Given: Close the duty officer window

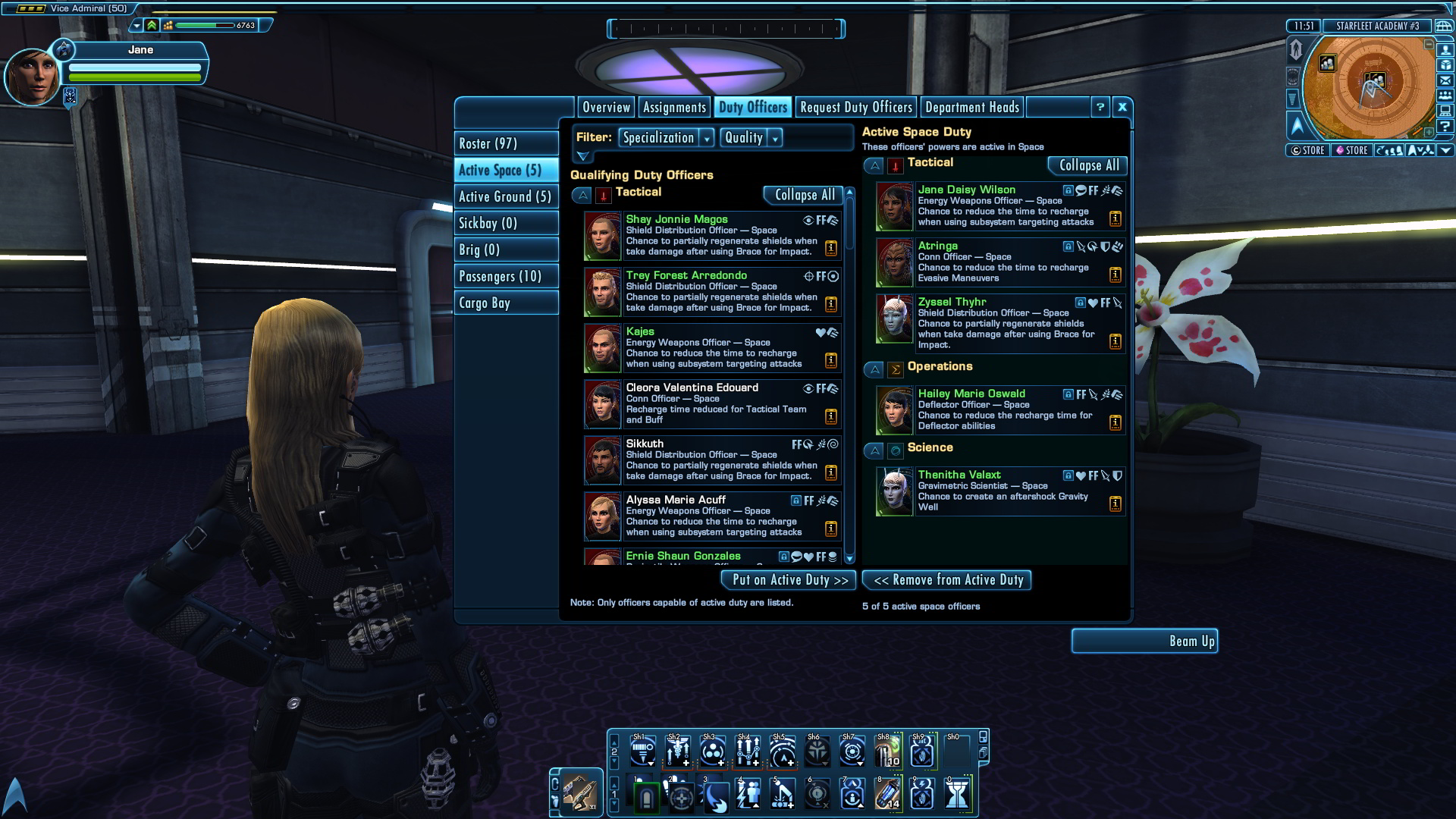Looking at the screenshot, I should point(1122,108).
